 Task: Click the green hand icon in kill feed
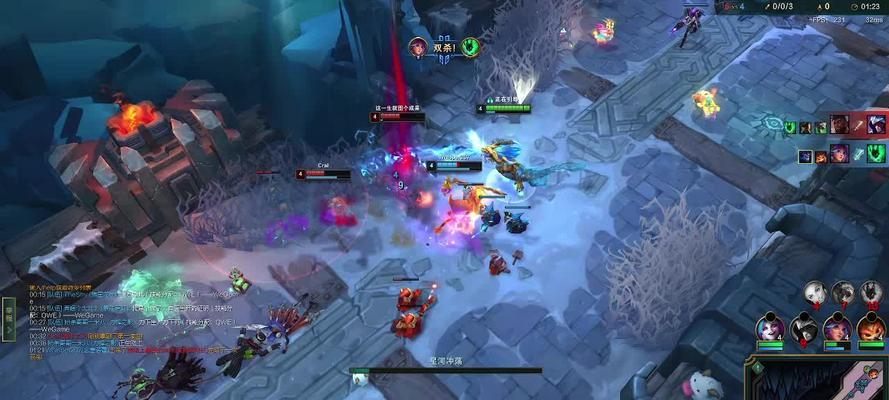[876, 153]
